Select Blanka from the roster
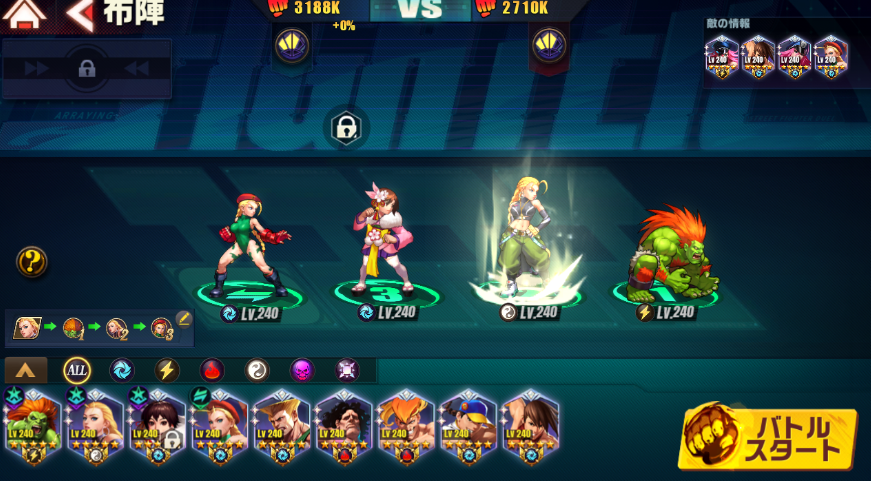Image resolution: width=871 pixels, height=481 pixels. point(32,427)
